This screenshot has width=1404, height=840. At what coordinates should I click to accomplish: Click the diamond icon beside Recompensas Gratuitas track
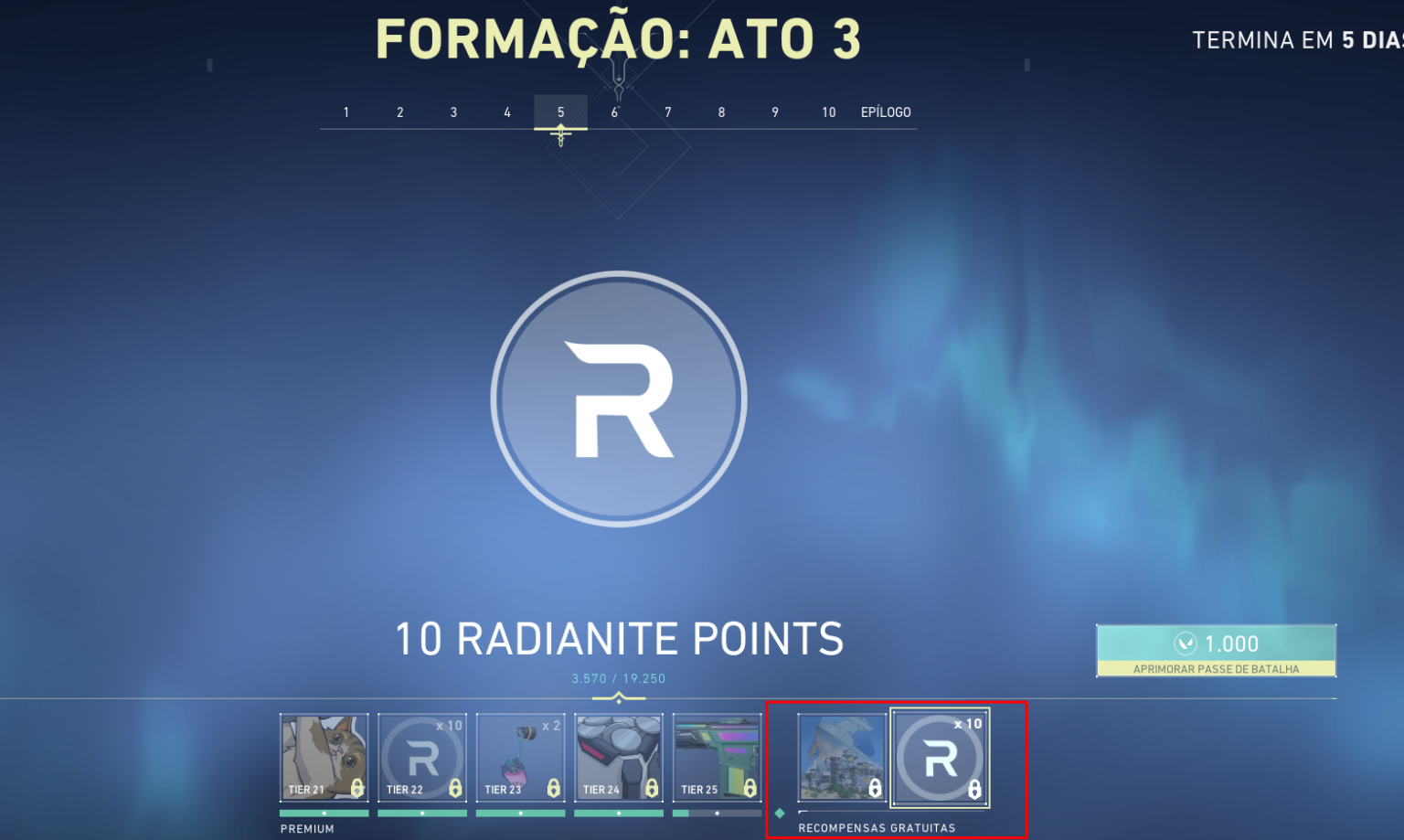tap(780, 811)
